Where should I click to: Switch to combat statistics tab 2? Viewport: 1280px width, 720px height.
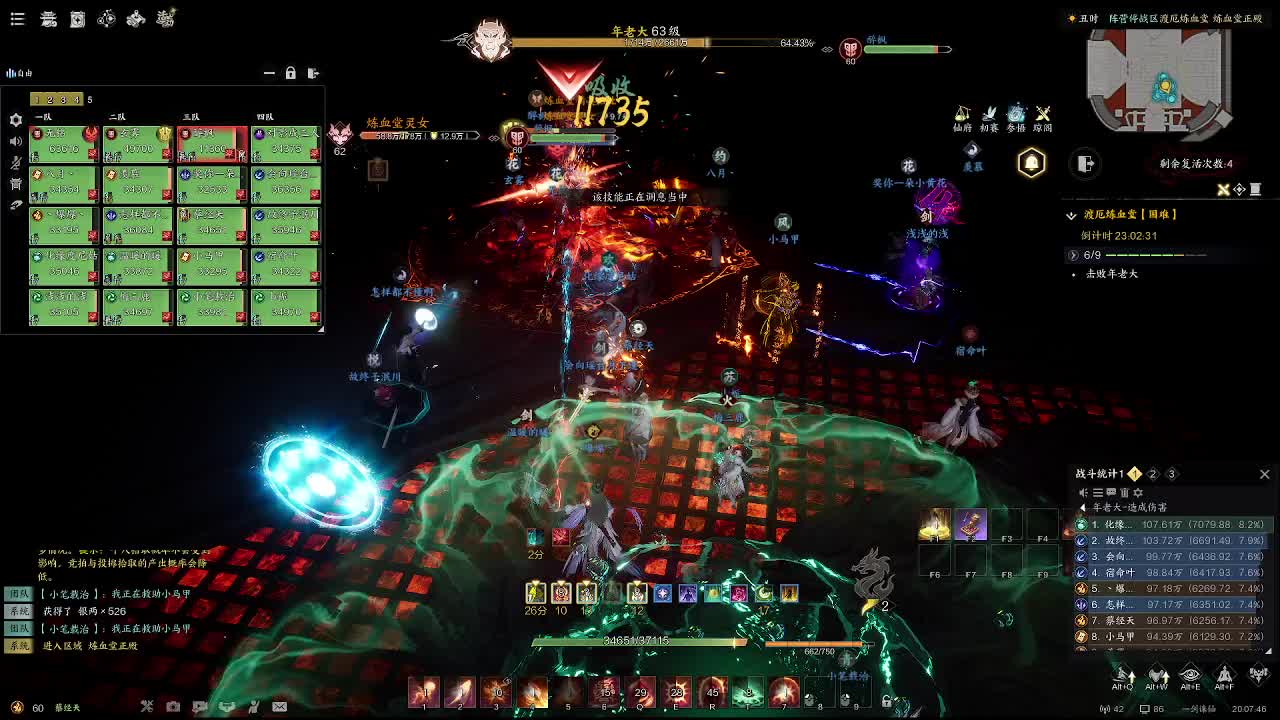[1152, 474]
